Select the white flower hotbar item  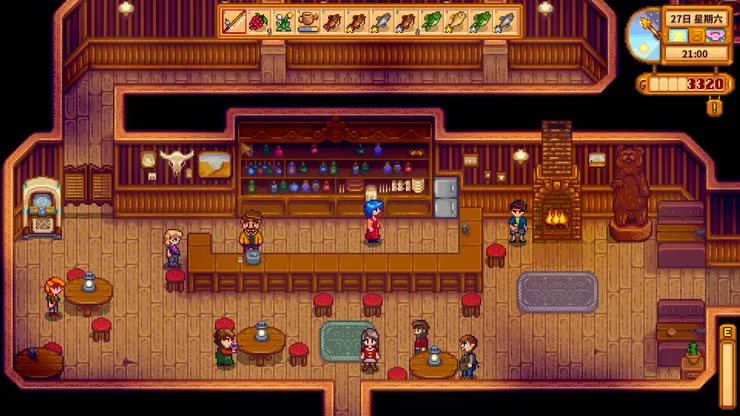284,21
